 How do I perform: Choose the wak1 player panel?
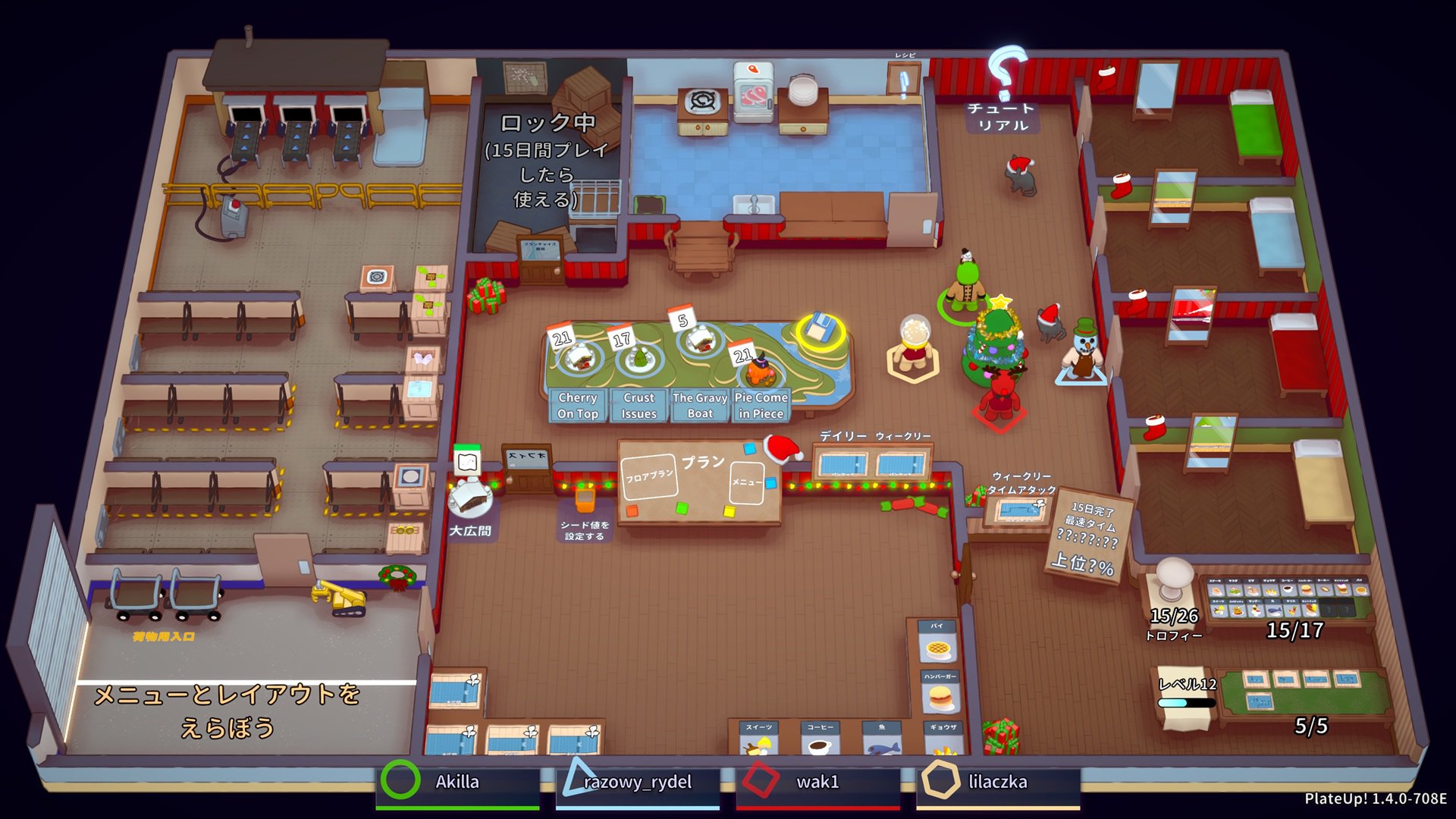point(817,783)
